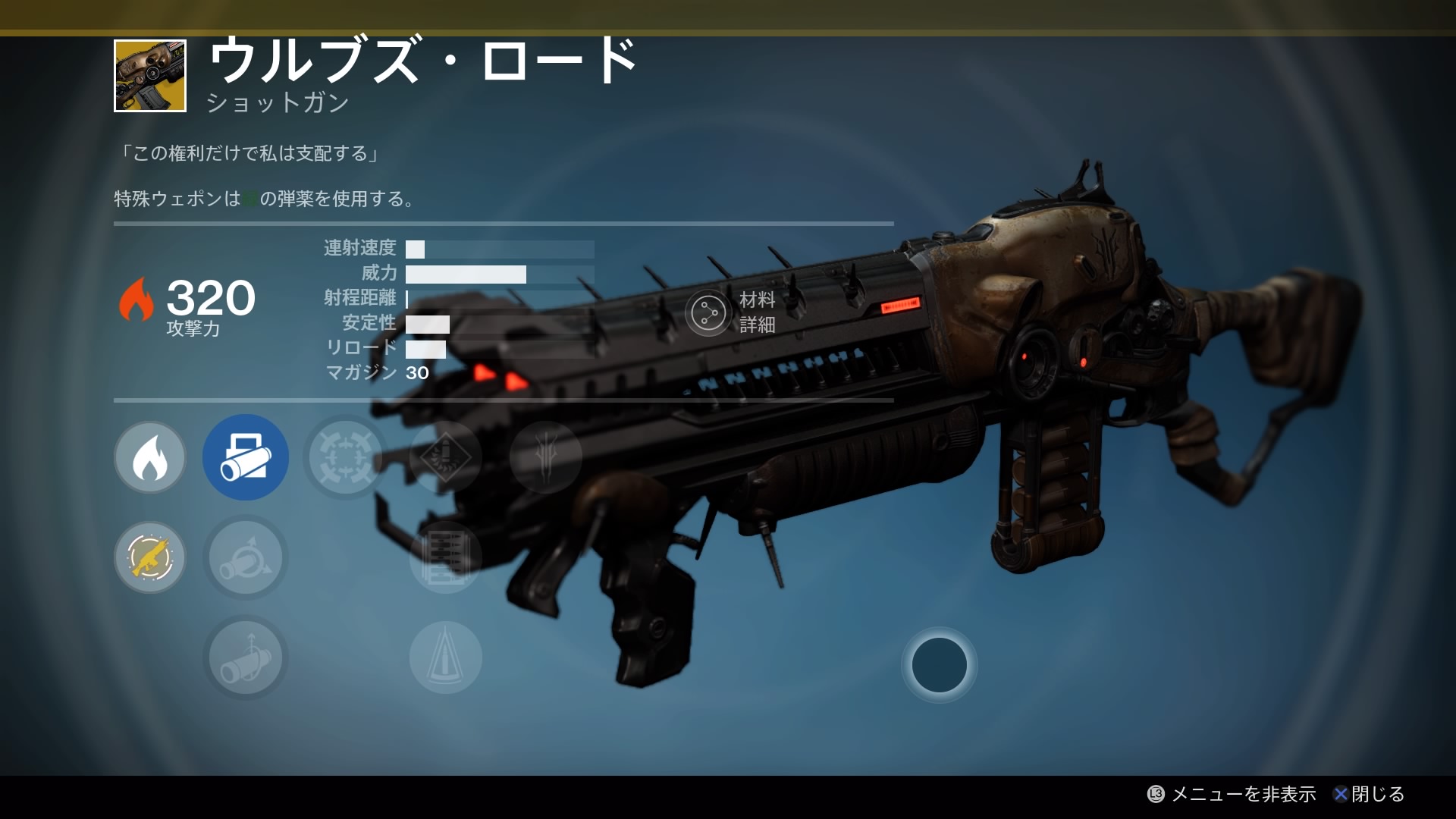Select the triangular bullet perk node

(x=446, y=657)
